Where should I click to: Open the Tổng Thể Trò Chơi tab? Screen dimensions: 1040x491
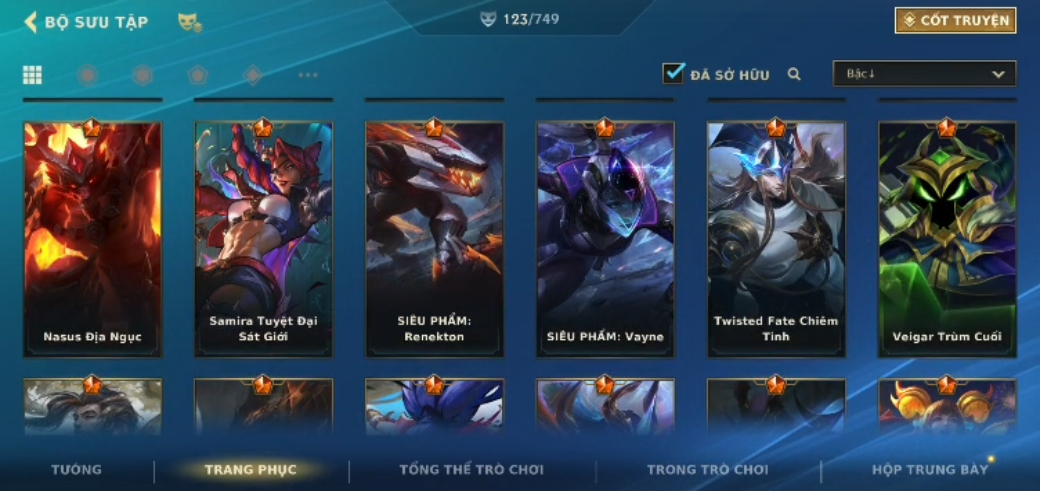pyautogui.click(x=471, y=470)
